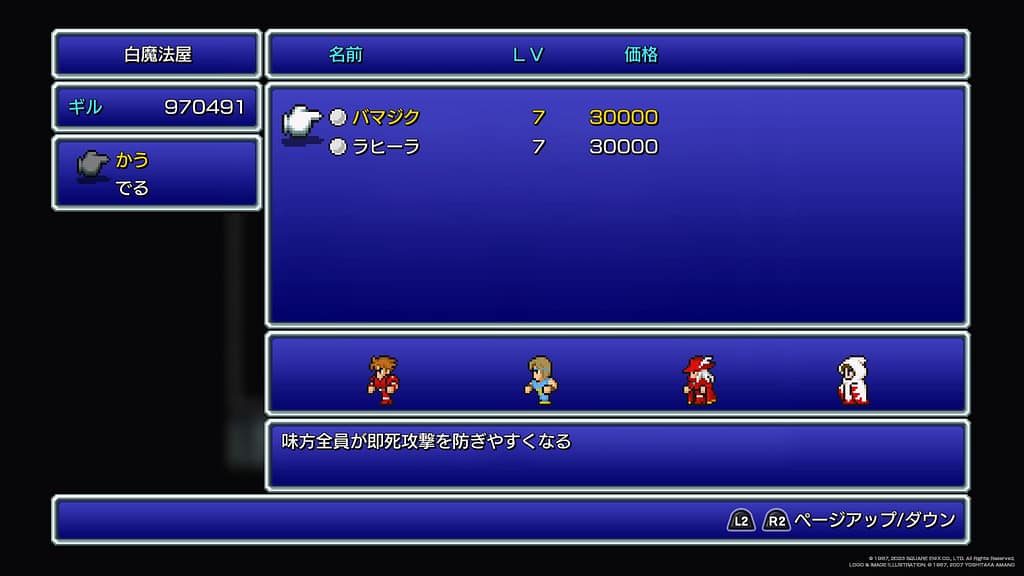Pick the red mage party member

pyautogui.click(x=699, y=380)
